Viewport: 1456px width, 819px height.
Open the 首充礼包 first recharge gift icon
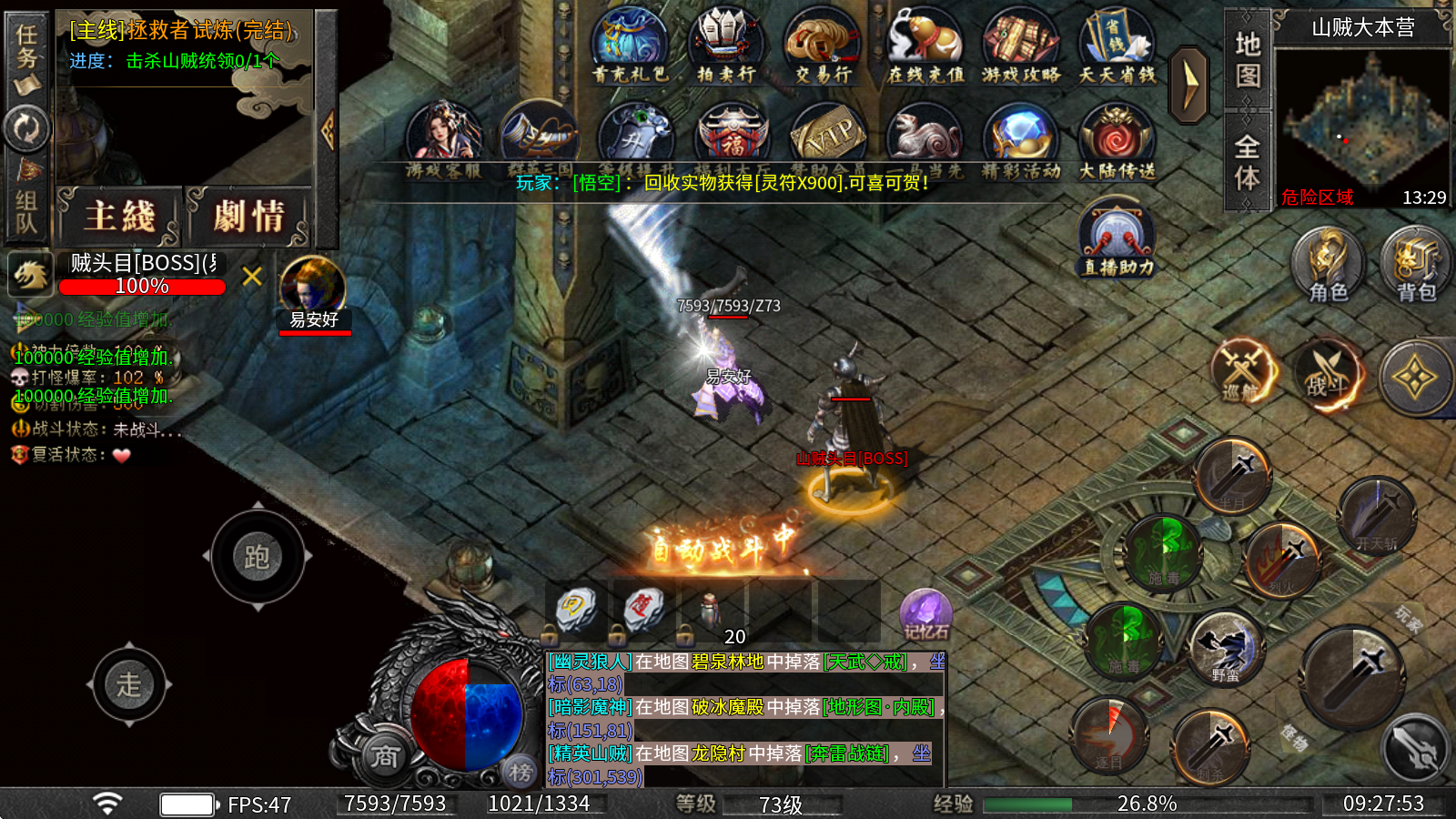pos(630,47)
